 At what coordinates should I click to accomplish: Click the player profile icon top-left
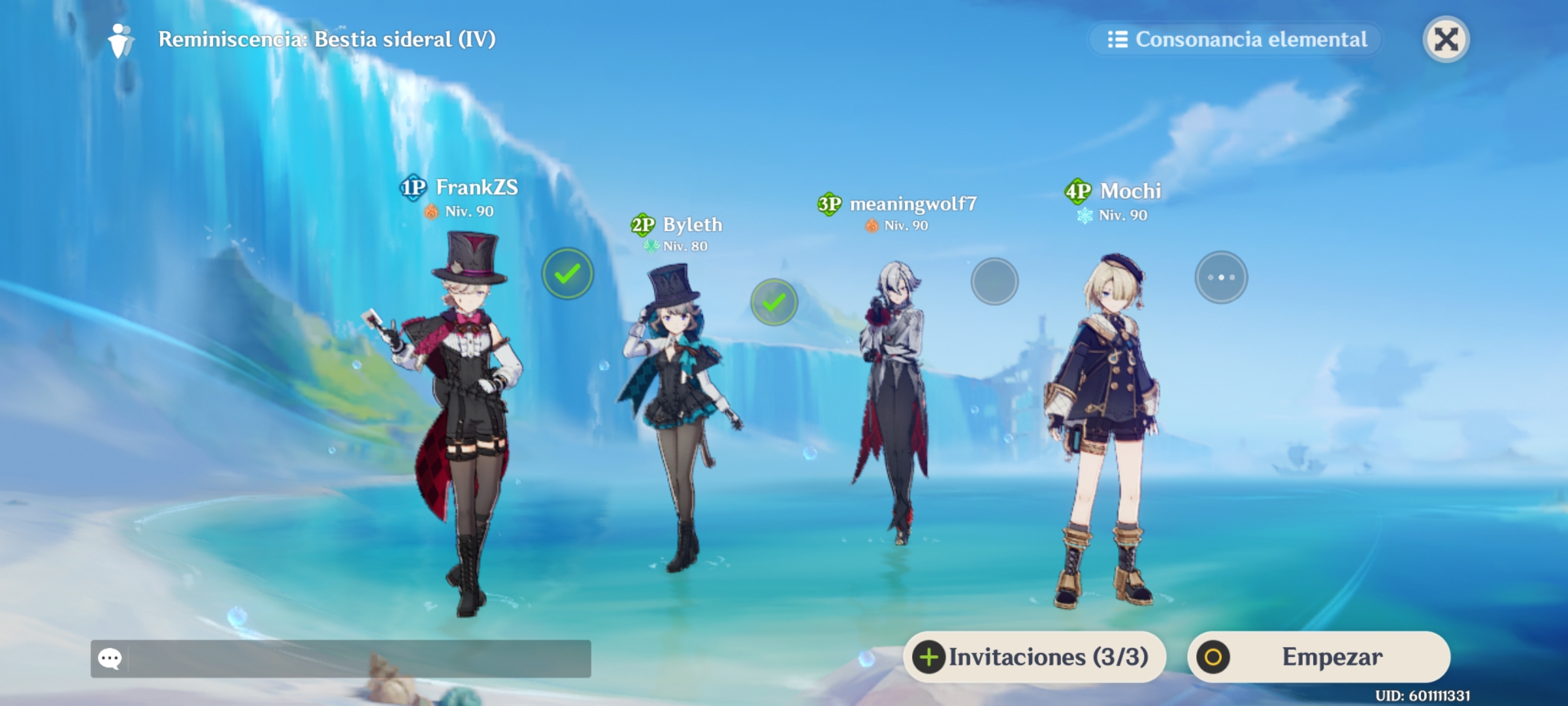pyautogui.click(x=120, y=41)
